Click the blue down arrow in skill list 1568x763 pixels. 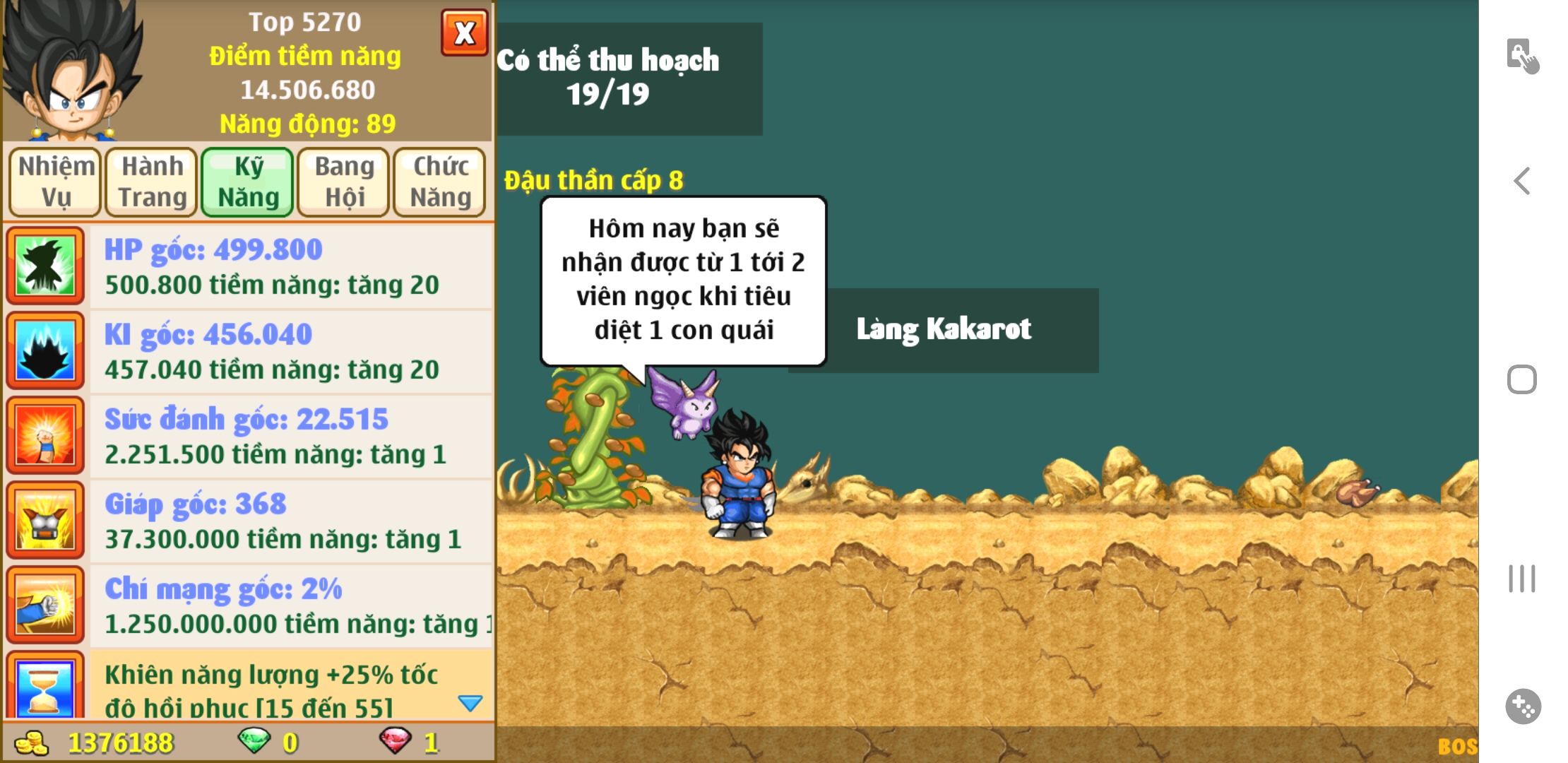click(x=470, y=703)
